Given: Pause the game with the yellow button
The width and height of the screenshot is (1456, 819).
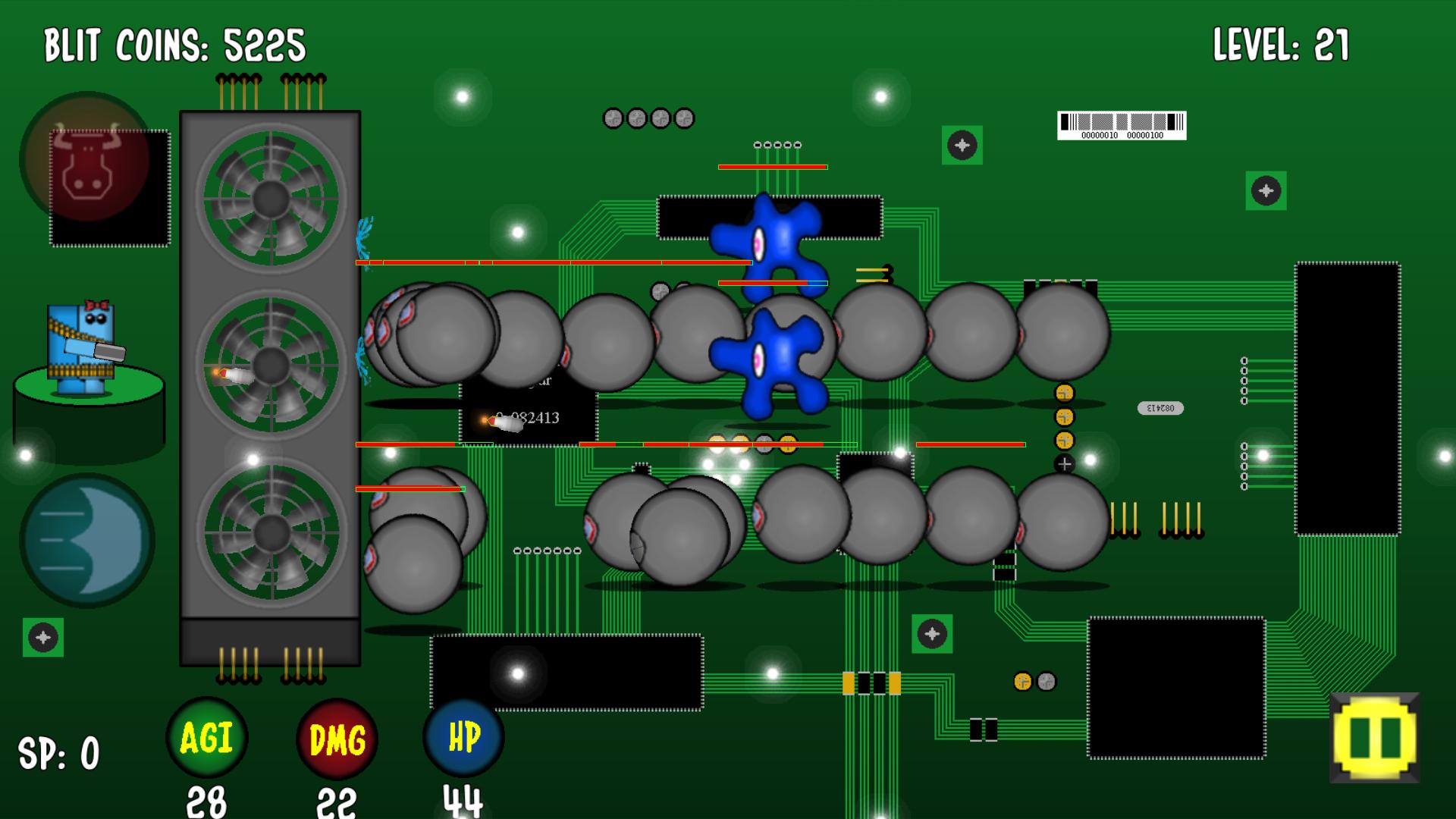Looking at the screenshot, I should (x=1374, y=737).
